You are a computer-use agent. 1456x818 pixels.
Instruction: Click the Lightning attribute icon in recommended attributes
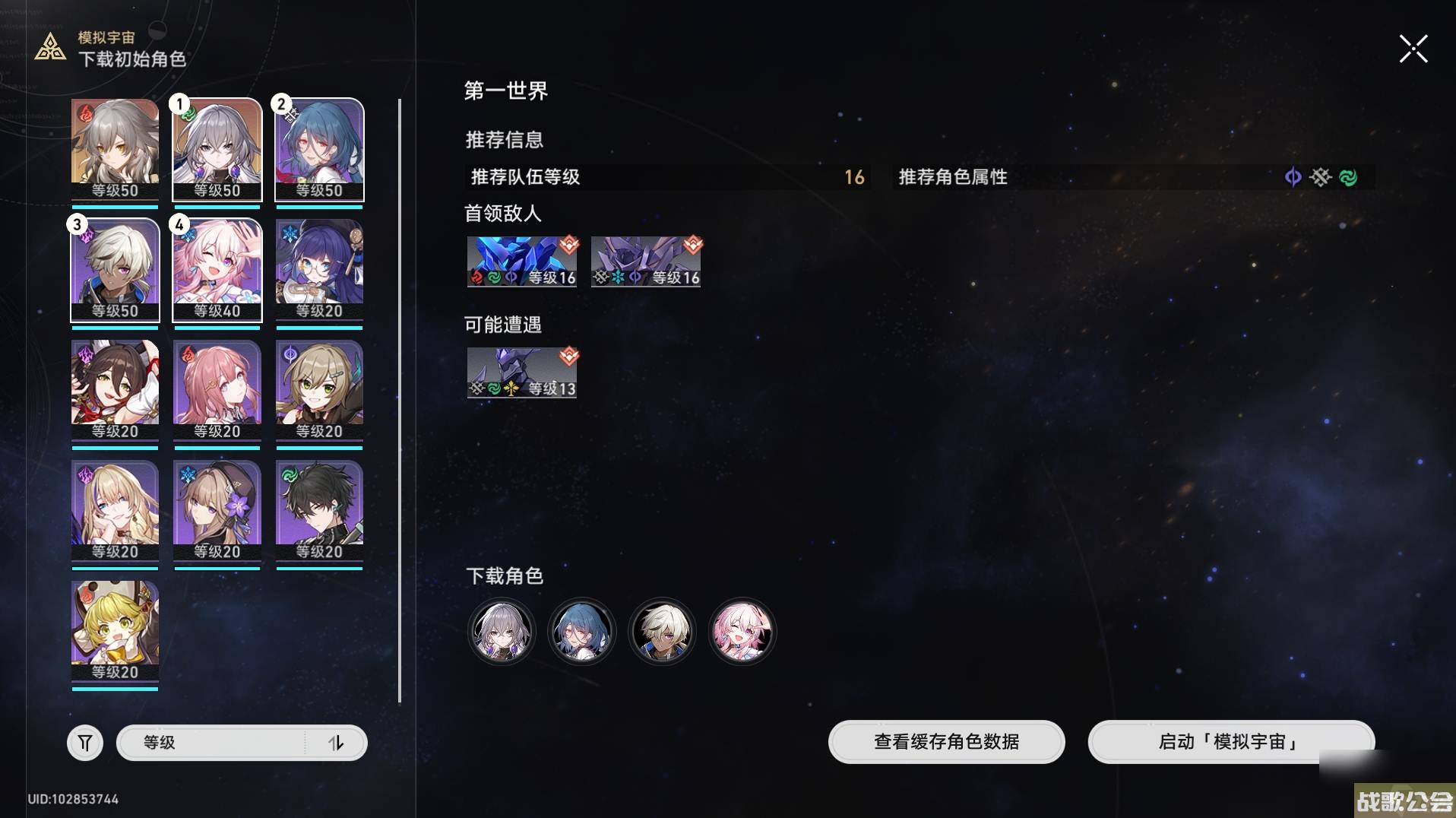click(x=1293, y=177)
